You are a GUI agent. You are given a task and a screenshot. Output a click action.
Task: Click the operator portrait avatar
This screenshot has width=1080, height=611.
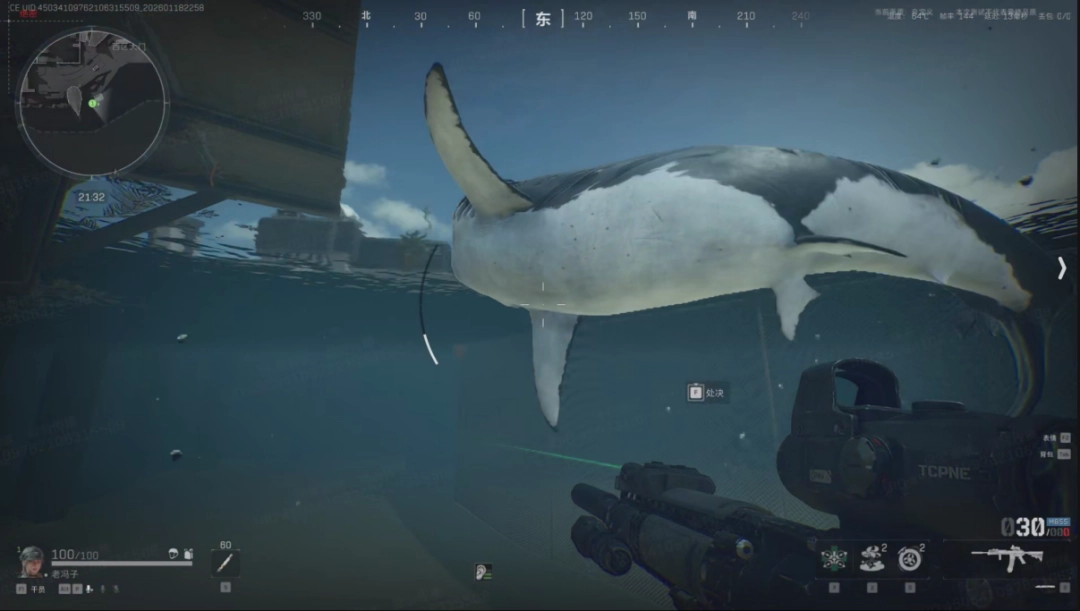click(31, 561)
